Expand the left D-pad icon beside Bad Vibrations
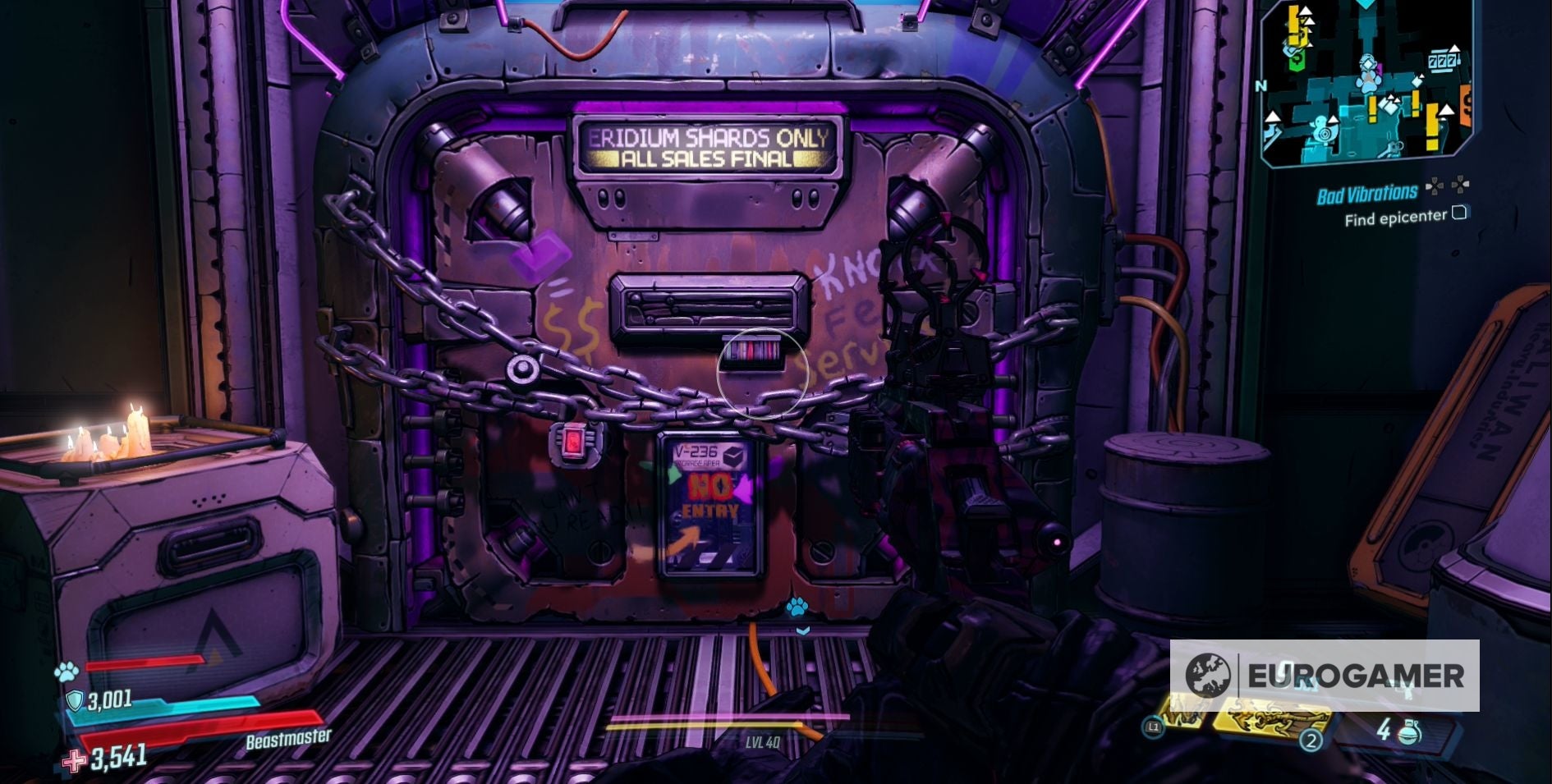Viewport: 1552px width, 784px height. tap(1435, 186)
